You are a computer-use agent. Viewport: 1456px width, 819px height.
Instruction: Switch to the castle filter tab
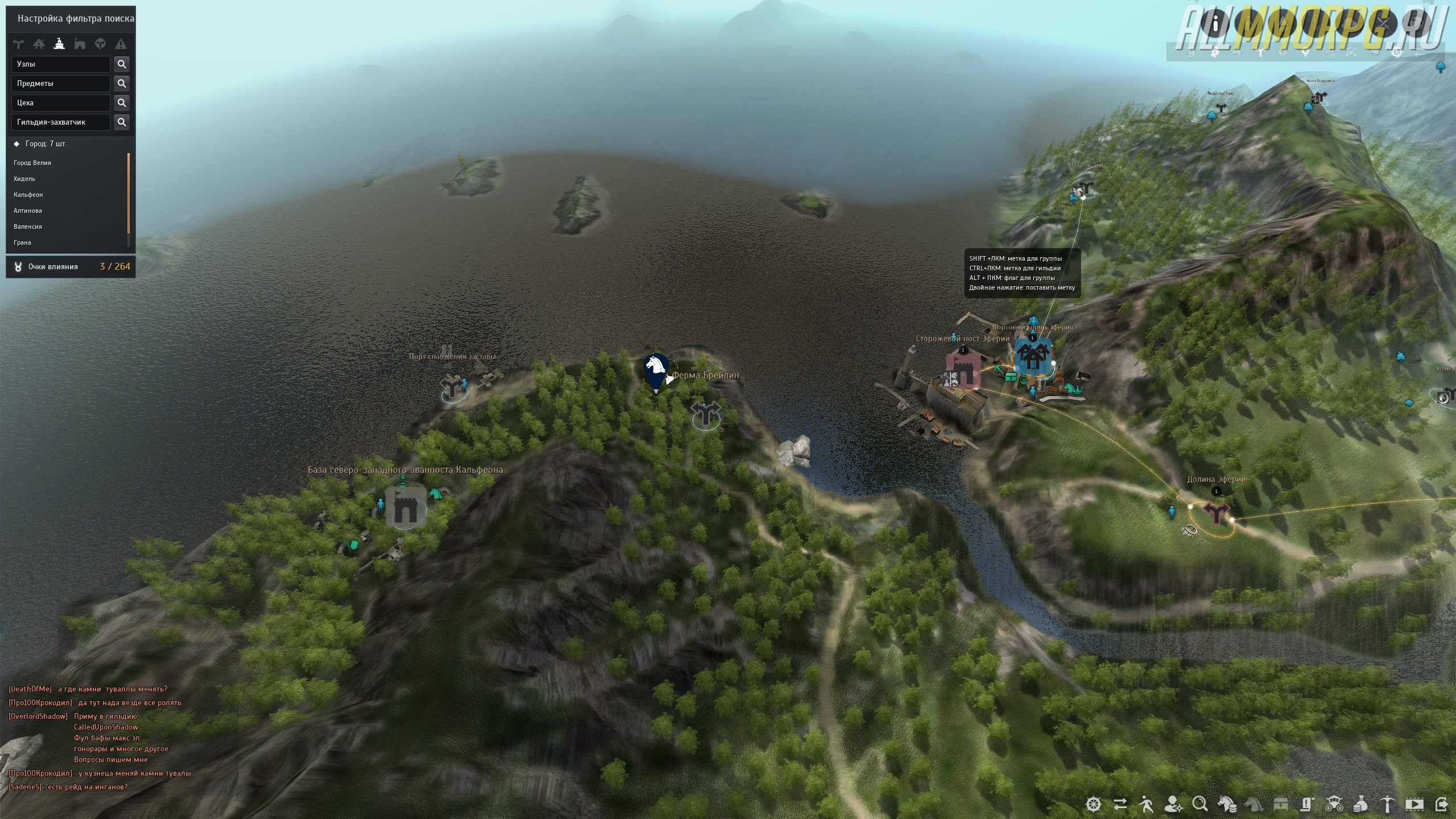click(80, 44)
